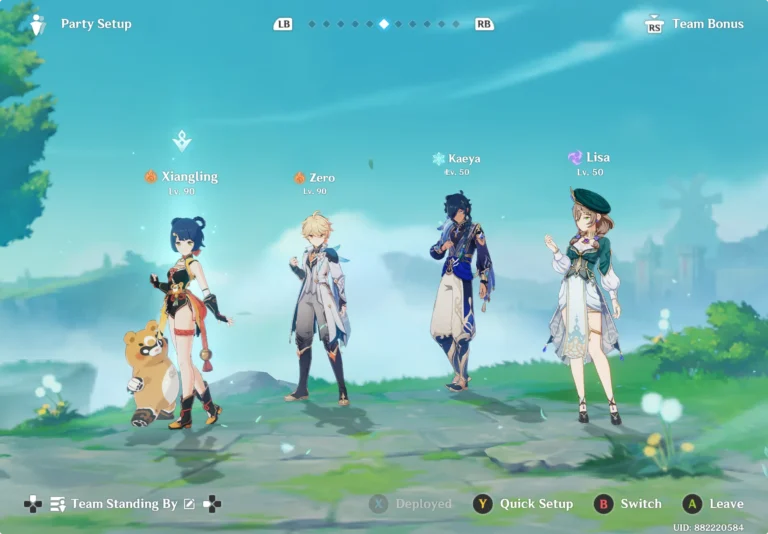This screenshot has width=768, height=534.
Task: Choose Quick Setup for the party
Action: [x=525, y=504]
